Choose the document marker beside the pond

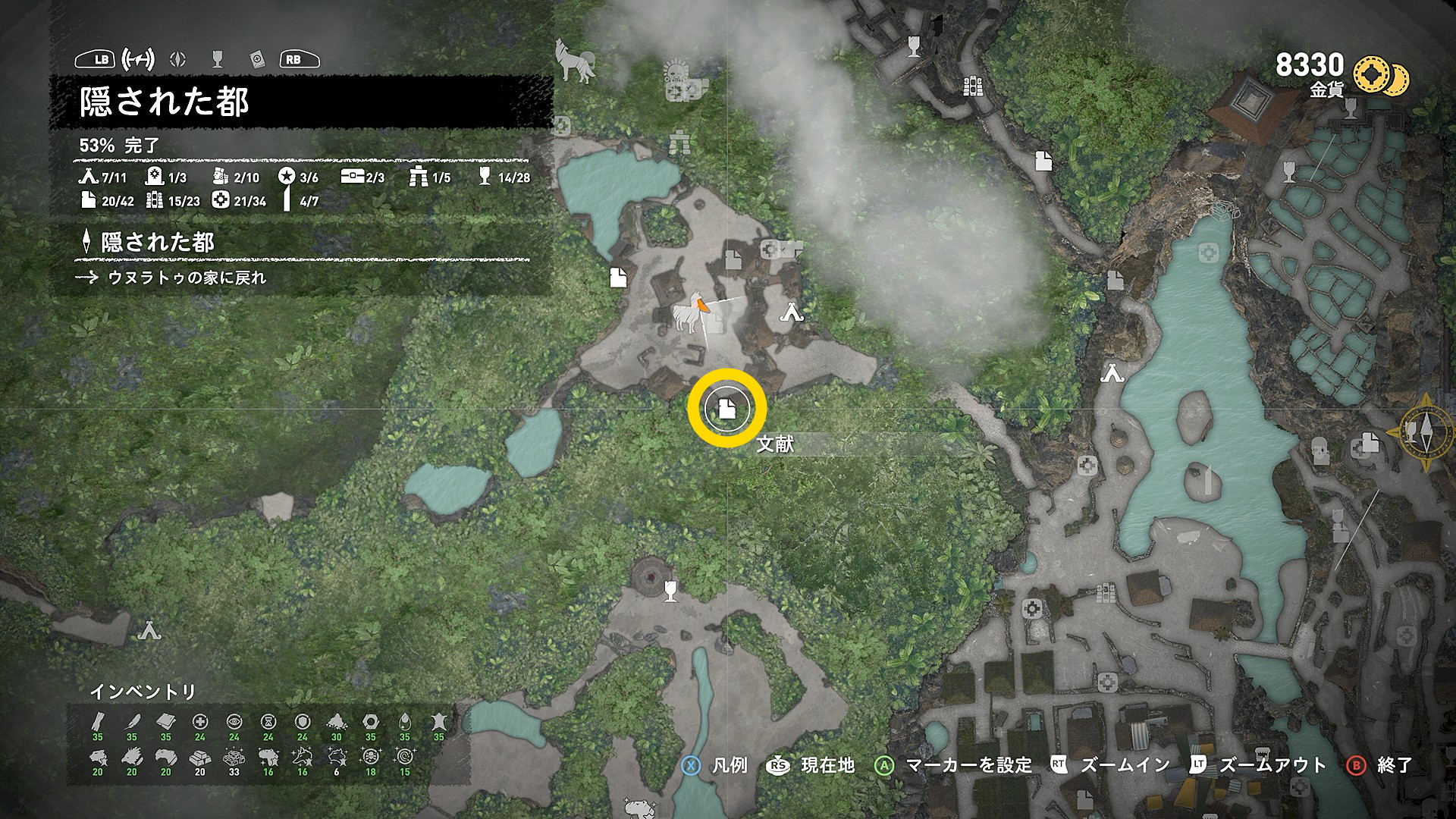[x=618, y=278]
